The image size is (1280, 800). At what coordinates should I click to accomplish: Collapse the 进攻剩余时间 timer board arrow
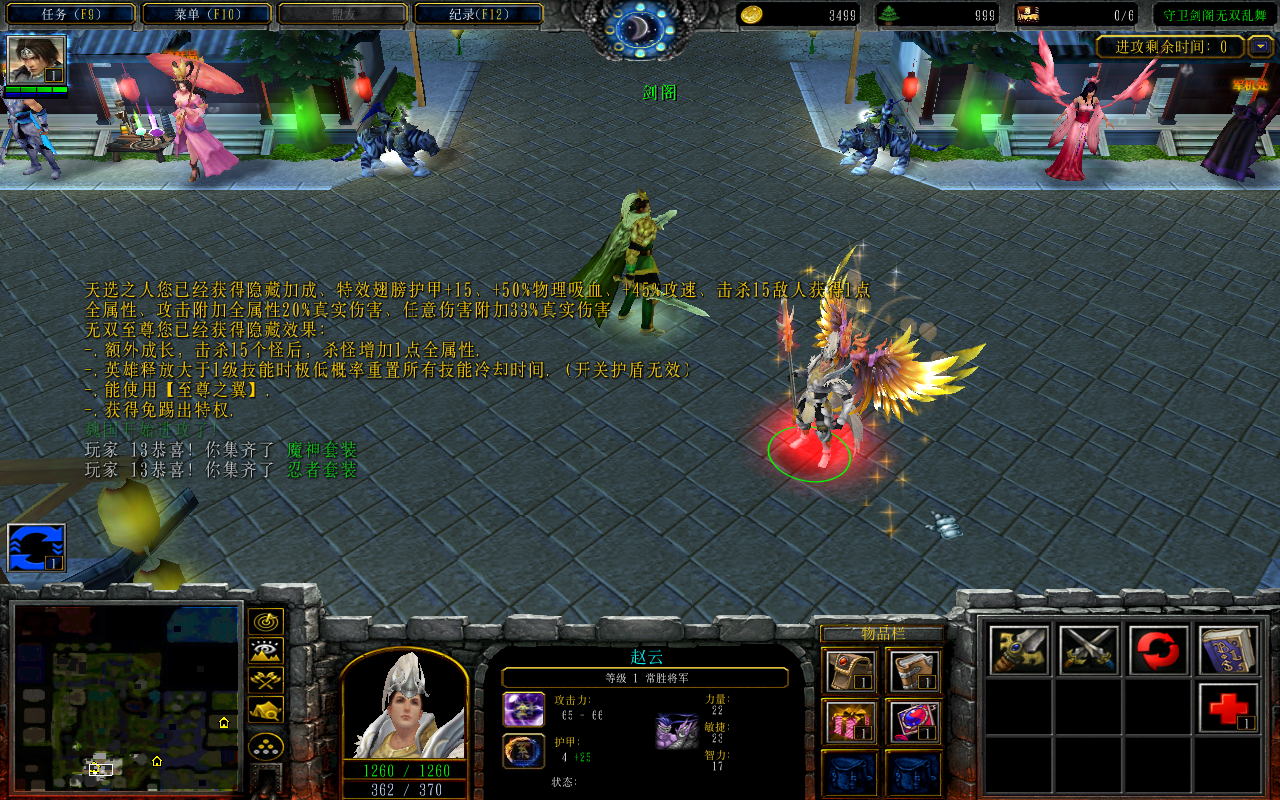1259,46
